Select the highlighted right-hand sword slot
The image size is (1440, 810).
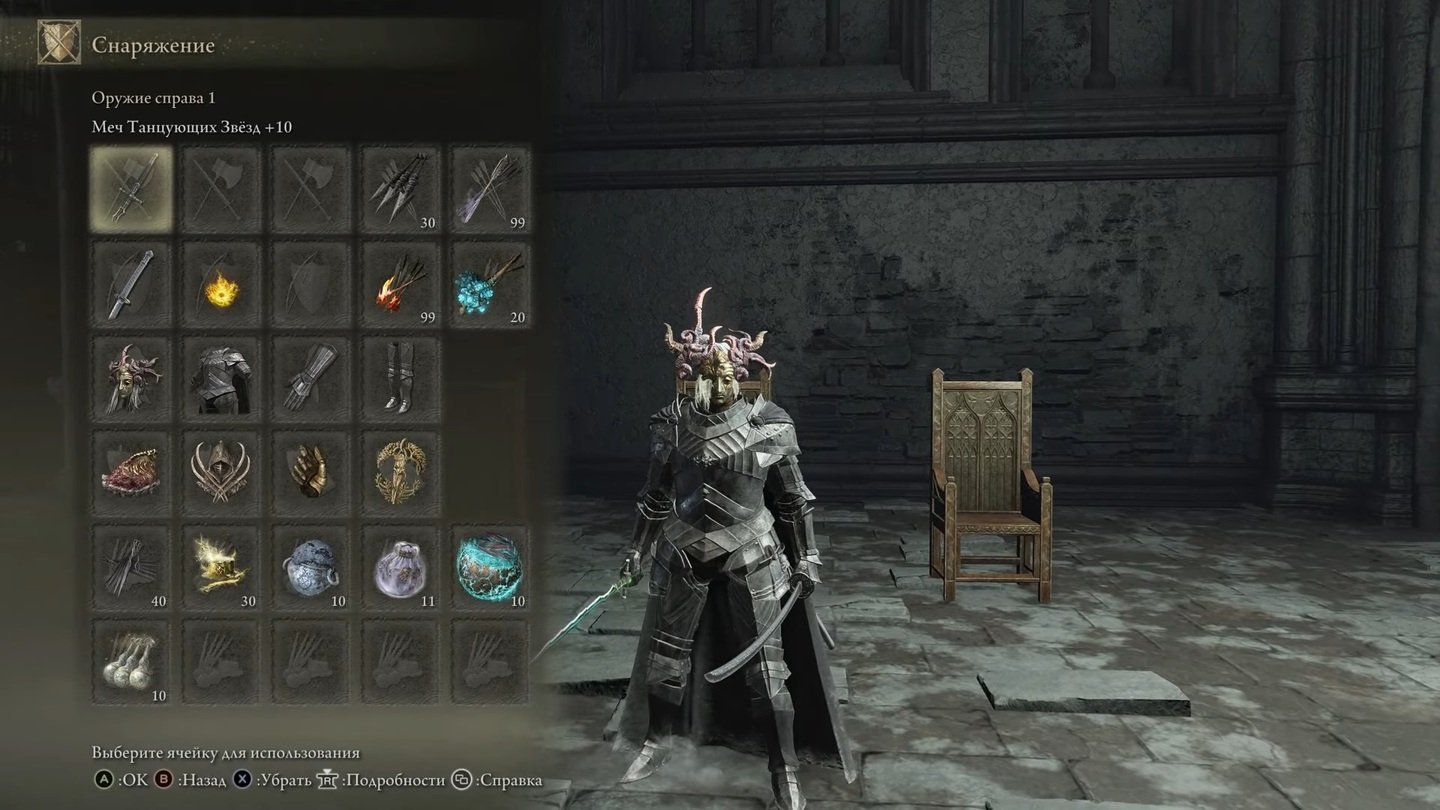tap(131, 188)
